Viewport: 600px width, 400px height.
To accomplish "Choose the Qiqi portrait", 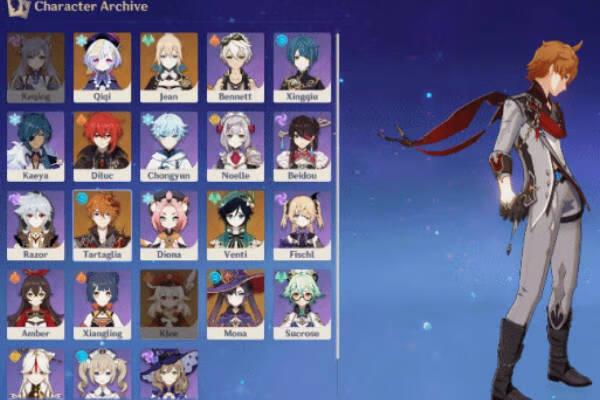I will click(x=102, y=66).
